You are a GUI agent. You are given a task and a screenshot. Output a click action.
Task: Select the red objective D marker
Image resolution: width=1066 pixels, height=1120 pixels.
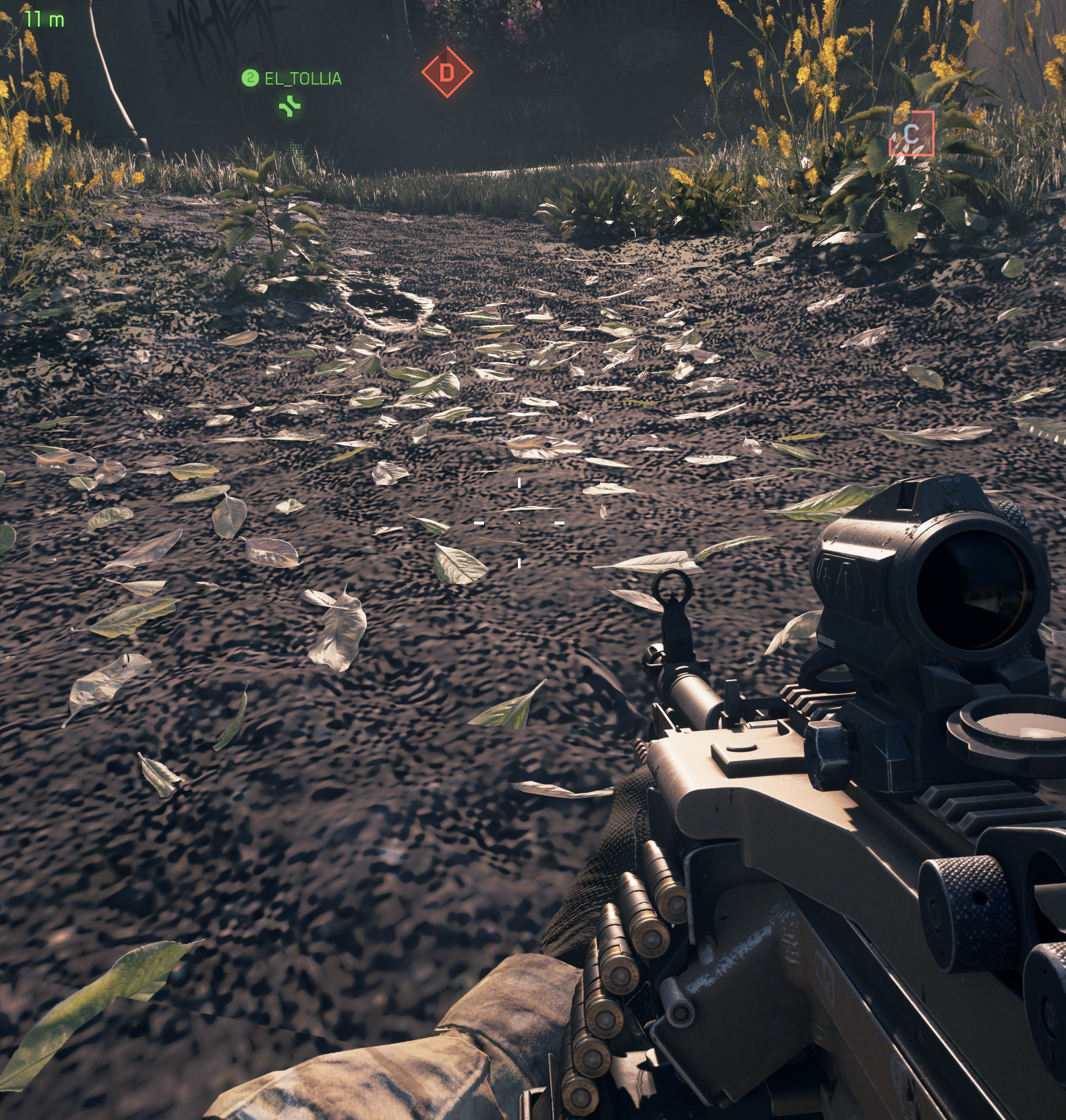(x=446, y=72)
